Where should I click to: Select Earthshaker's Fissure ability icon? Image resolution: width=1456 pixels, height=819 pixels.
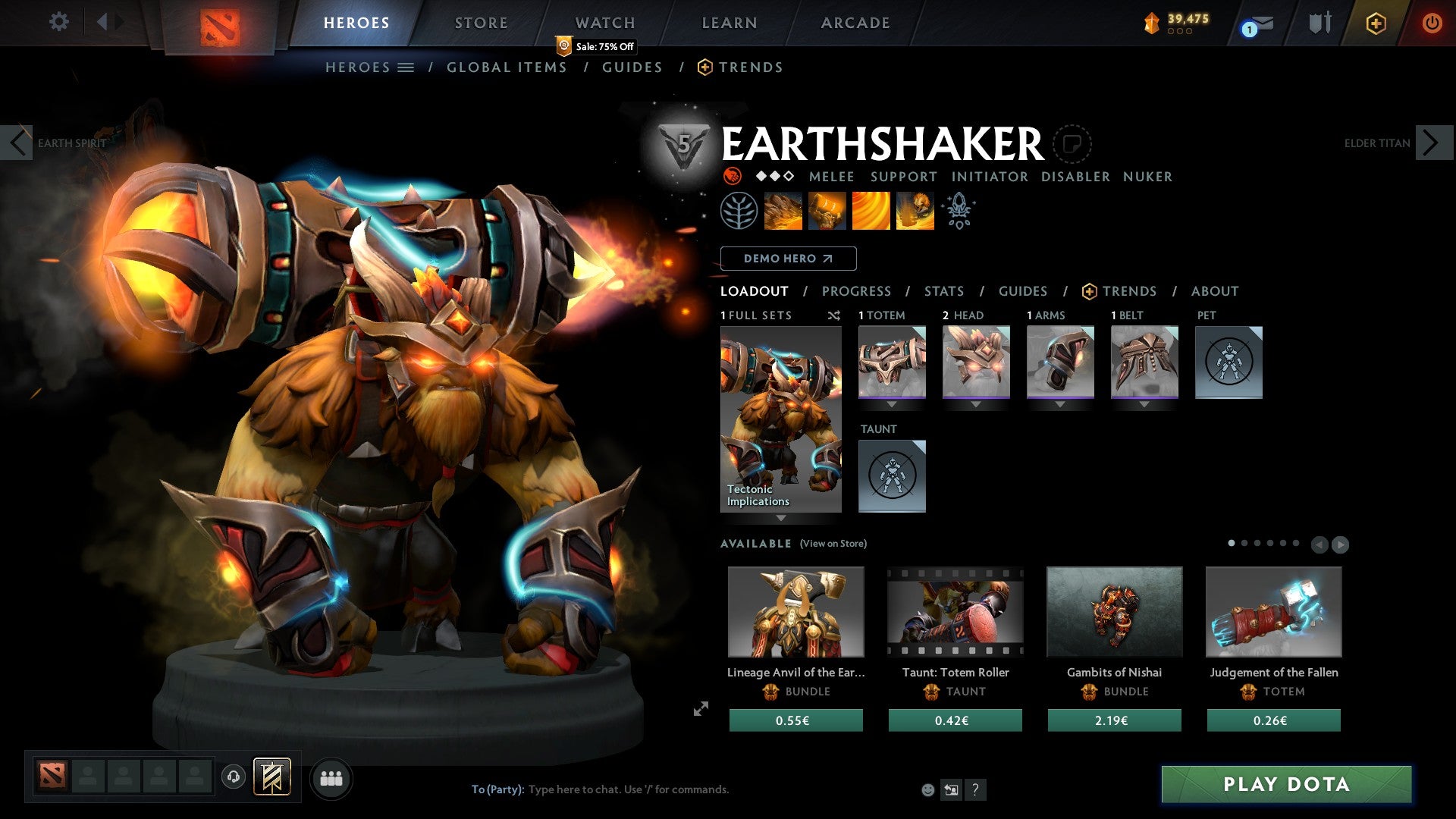click(782, 211)
